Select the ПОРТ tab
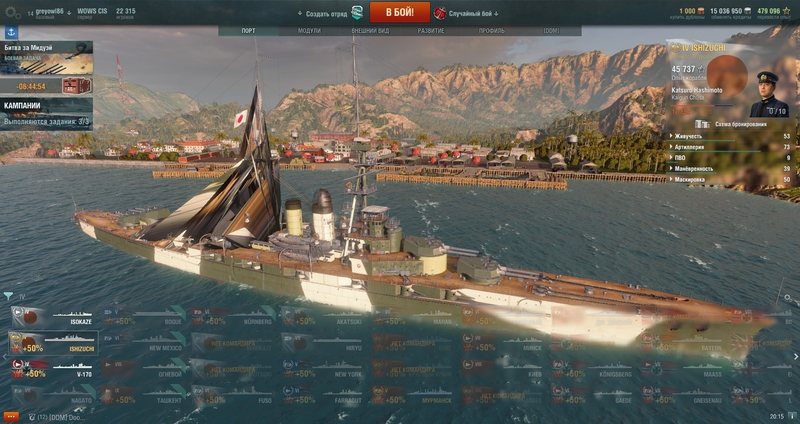The width and height of the screenshot is (800, 424). click(248, 31)
